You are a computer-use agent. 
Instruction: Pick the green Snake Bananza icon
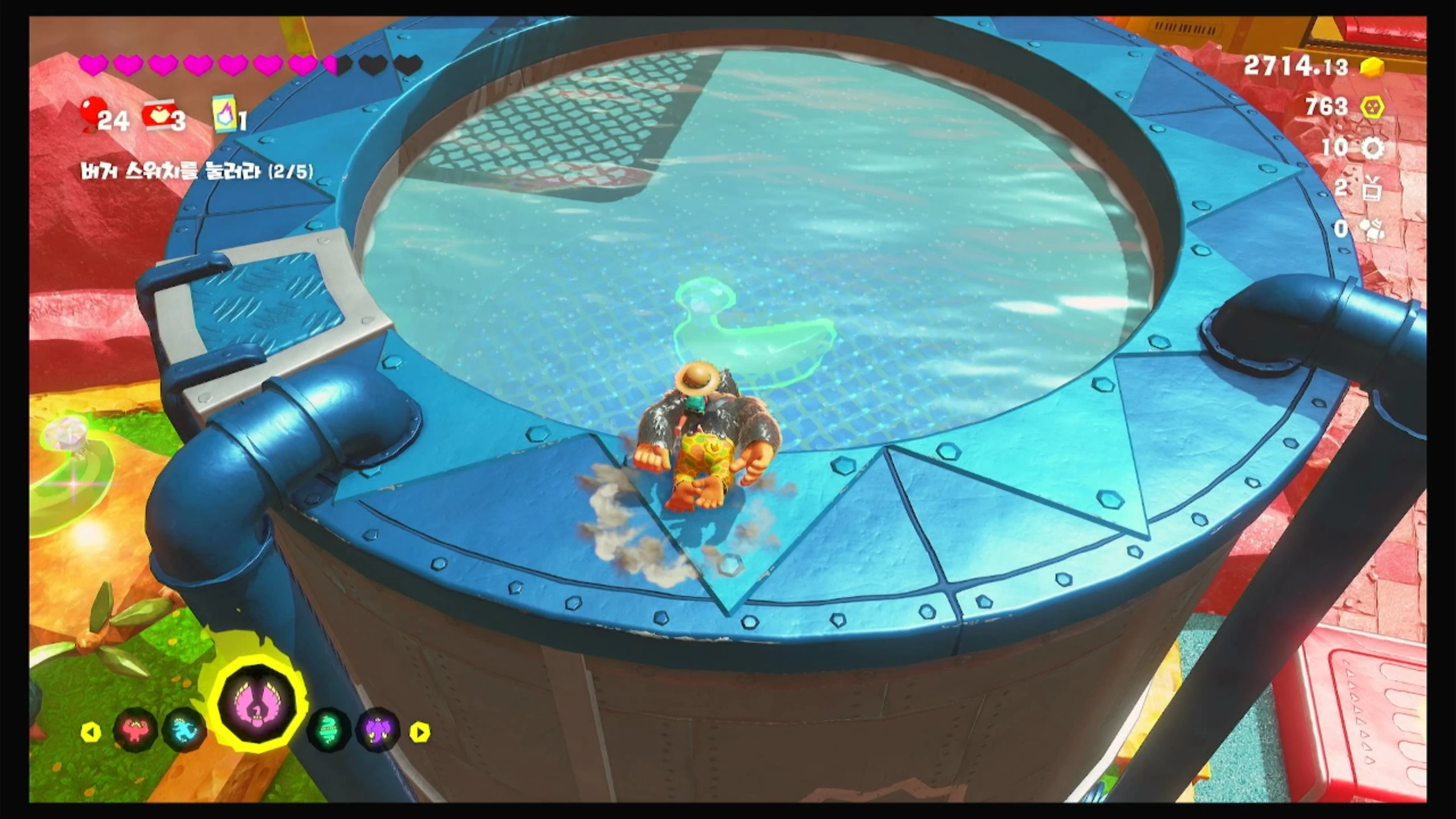pos(329,730)
